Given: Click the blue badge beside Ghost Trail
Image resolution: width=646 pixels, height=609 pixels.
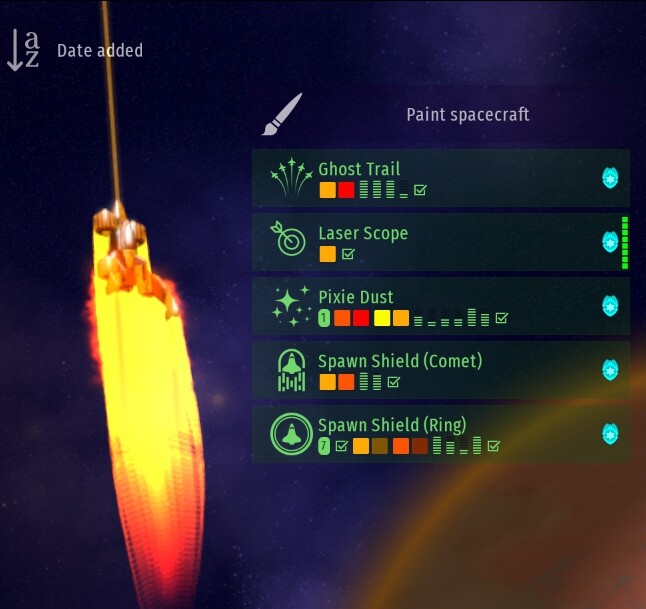Looking at the screenshot, I should (x=610, y=178).
